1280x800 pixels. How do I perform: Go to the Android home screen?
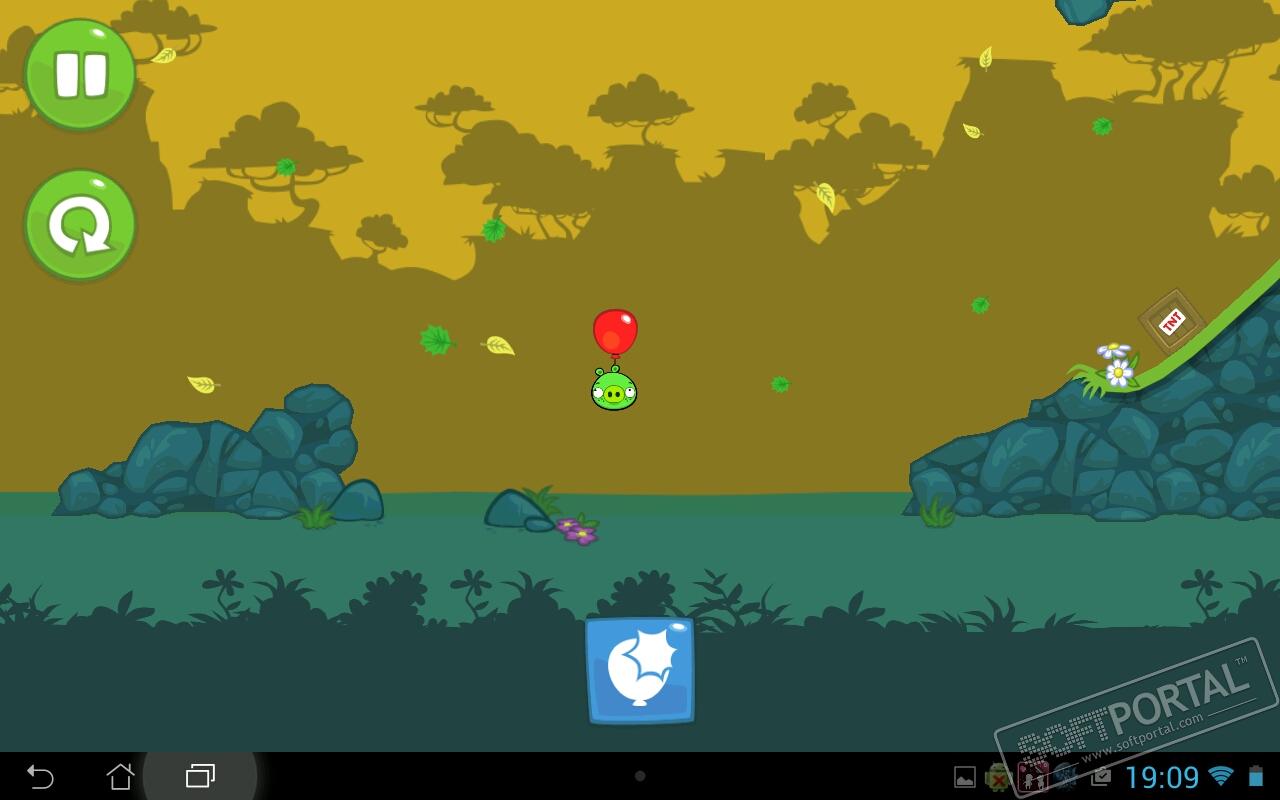click(120, 776)
